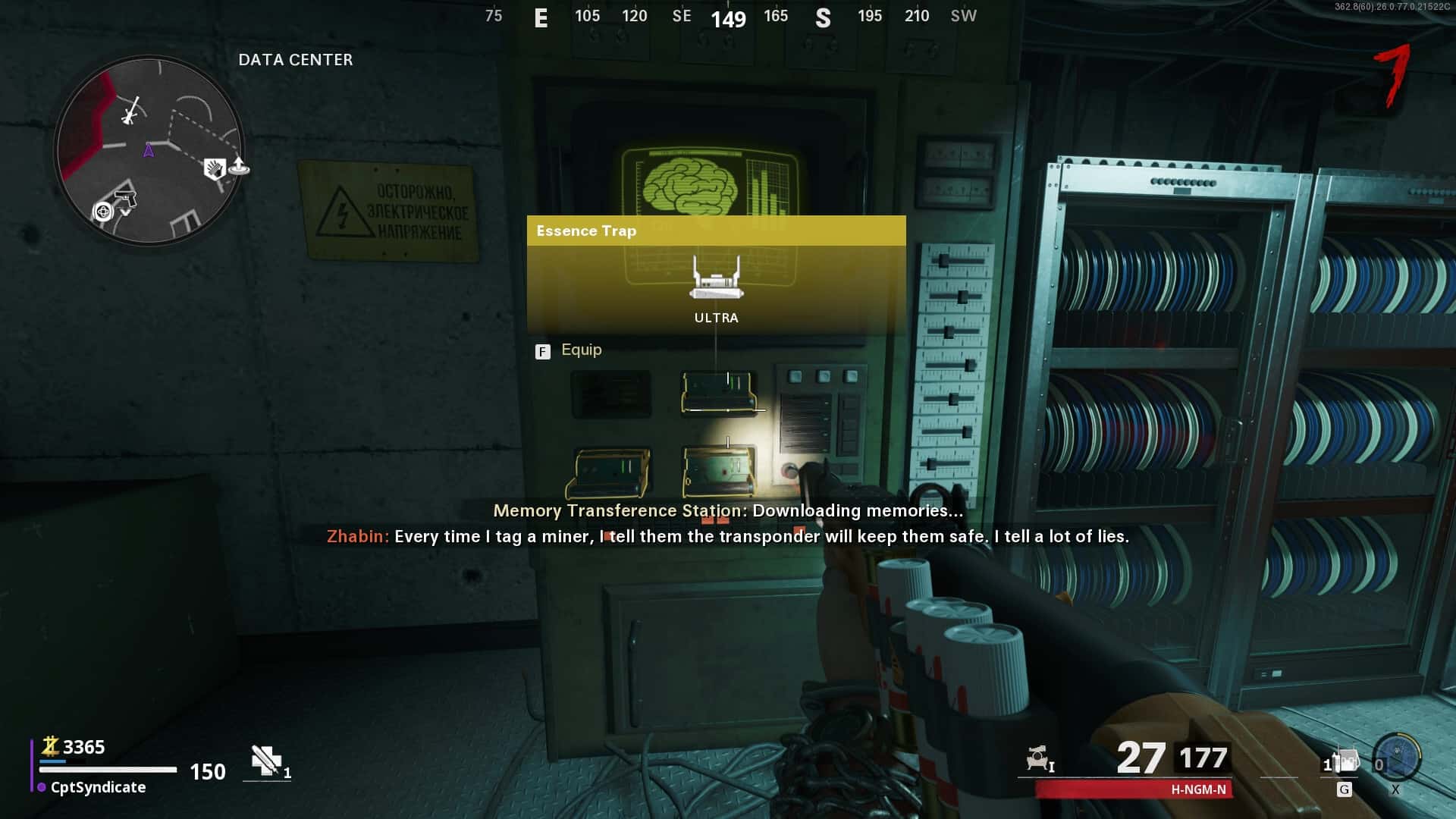Click the hand icon marker on minimap

point(214,168)
